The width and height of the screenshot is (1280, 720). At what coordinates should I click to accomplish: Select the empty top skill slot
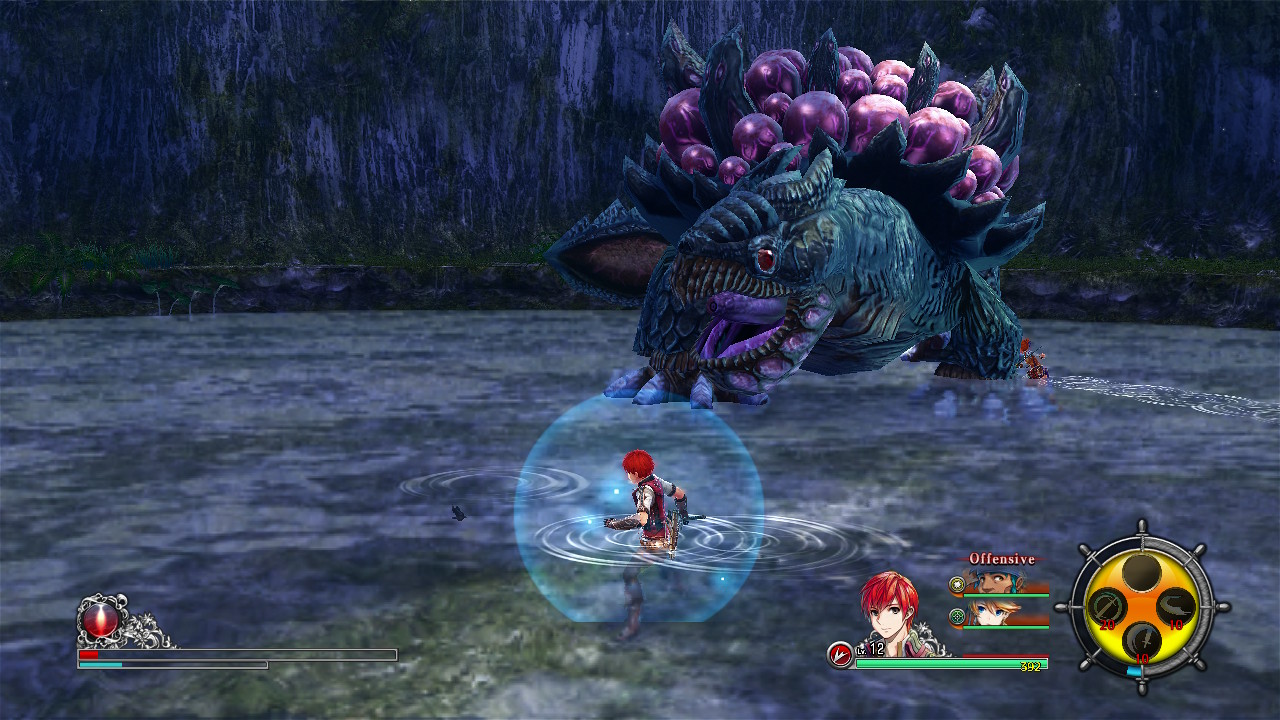click(1141, 572)
